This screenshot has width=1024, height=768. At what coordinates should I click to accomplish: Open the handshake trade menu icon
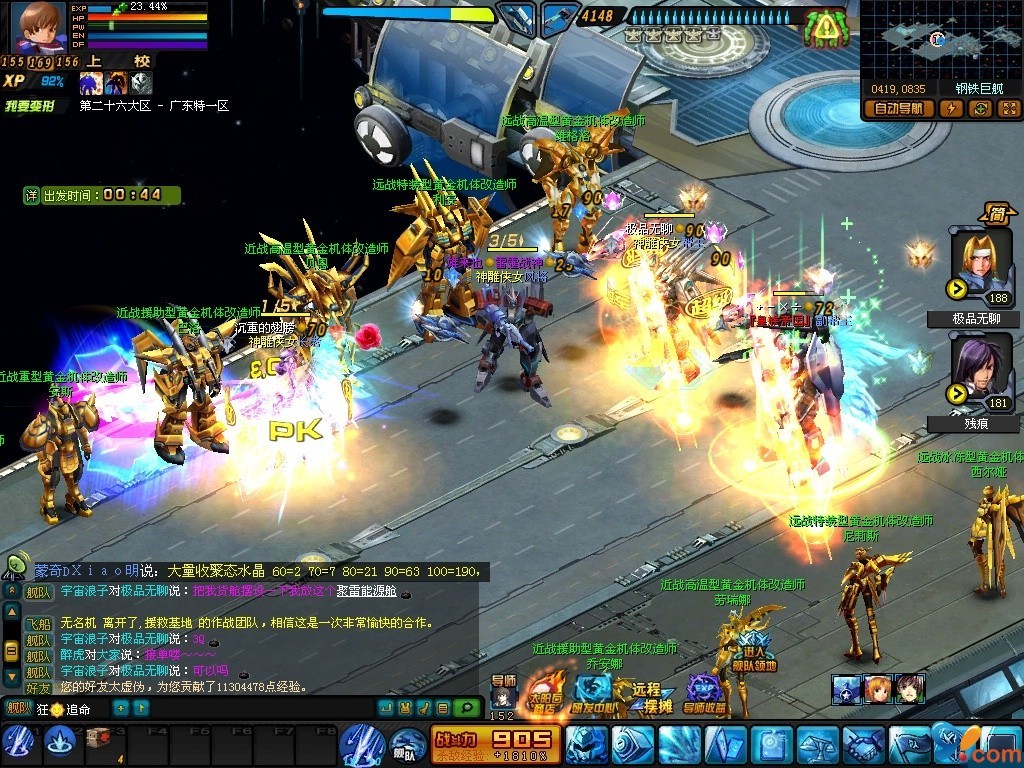[862, 745]
